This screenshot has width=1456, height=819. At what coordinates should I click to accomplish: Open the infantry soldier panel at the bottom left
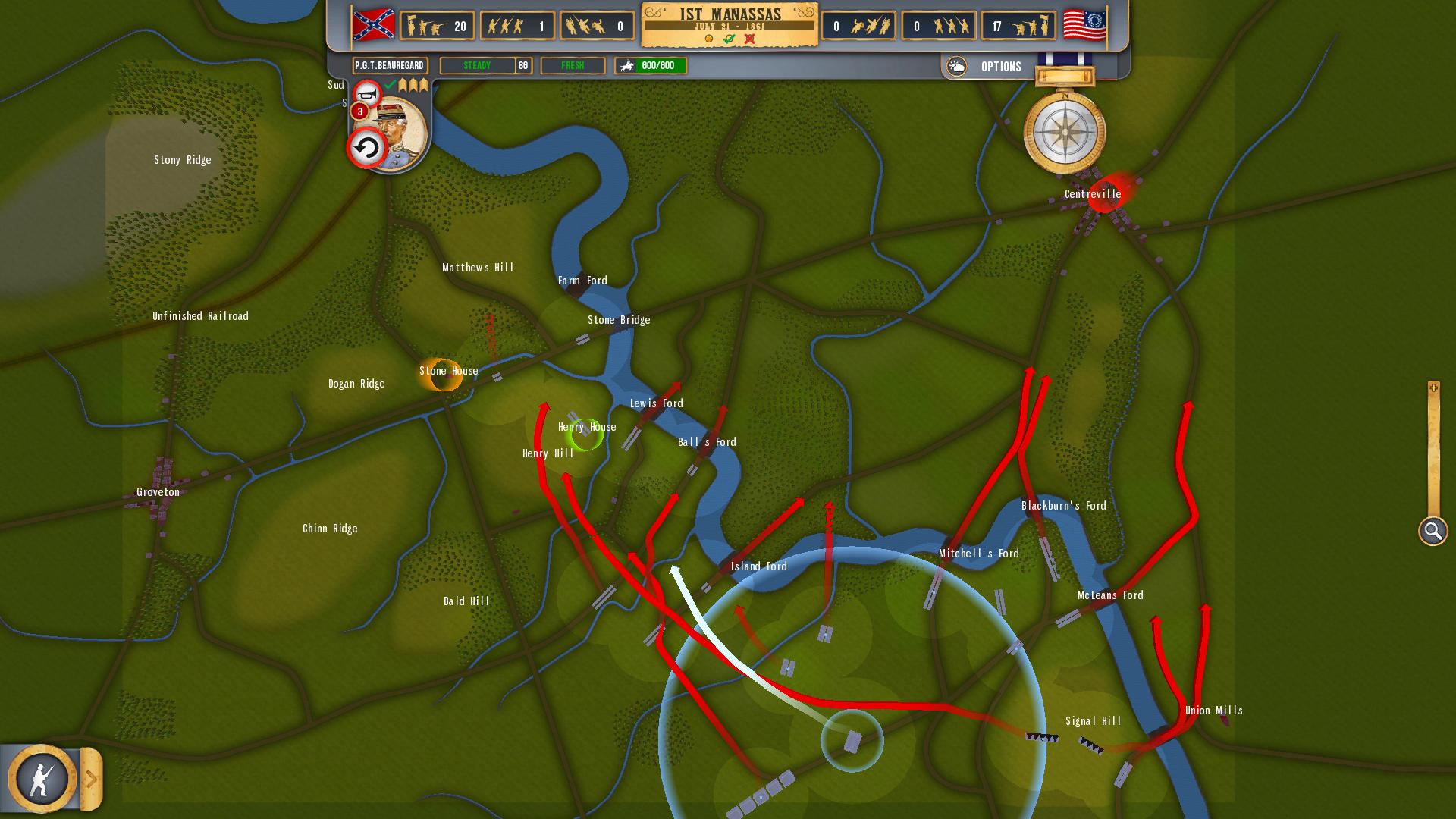42,778
